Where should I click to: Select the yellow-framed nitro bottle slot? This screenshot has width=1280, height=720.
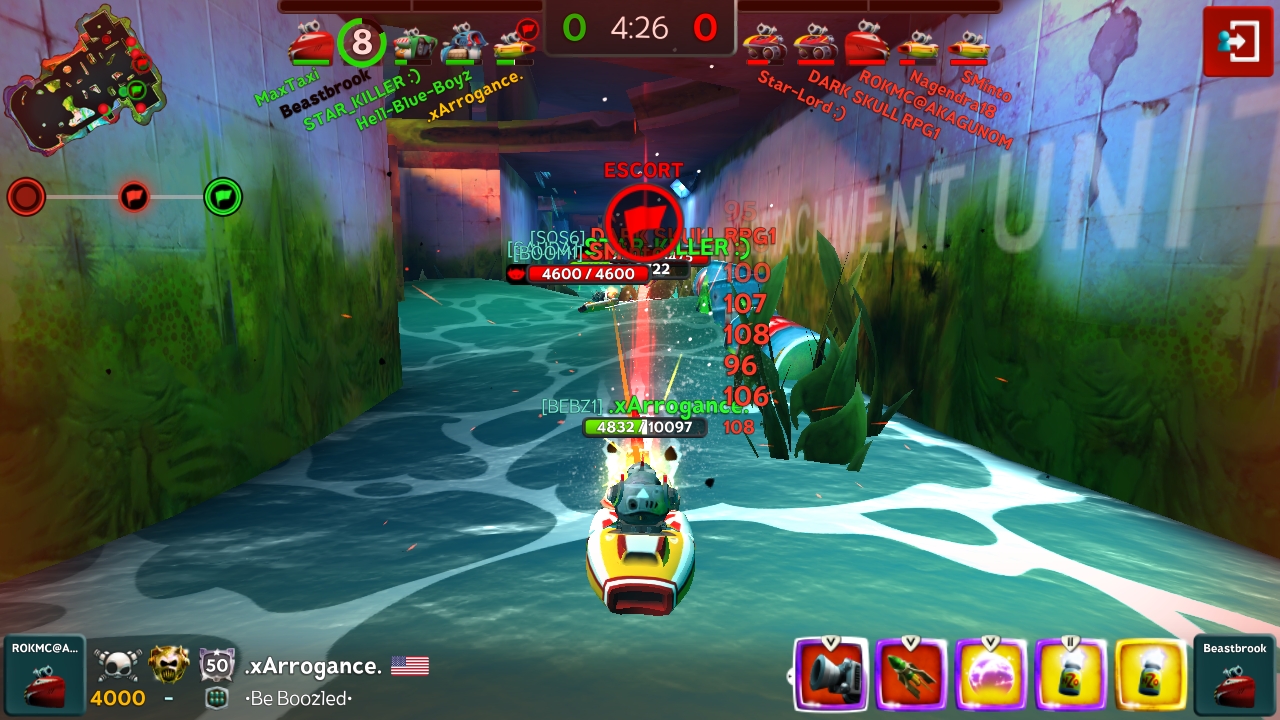[1150, 674]
